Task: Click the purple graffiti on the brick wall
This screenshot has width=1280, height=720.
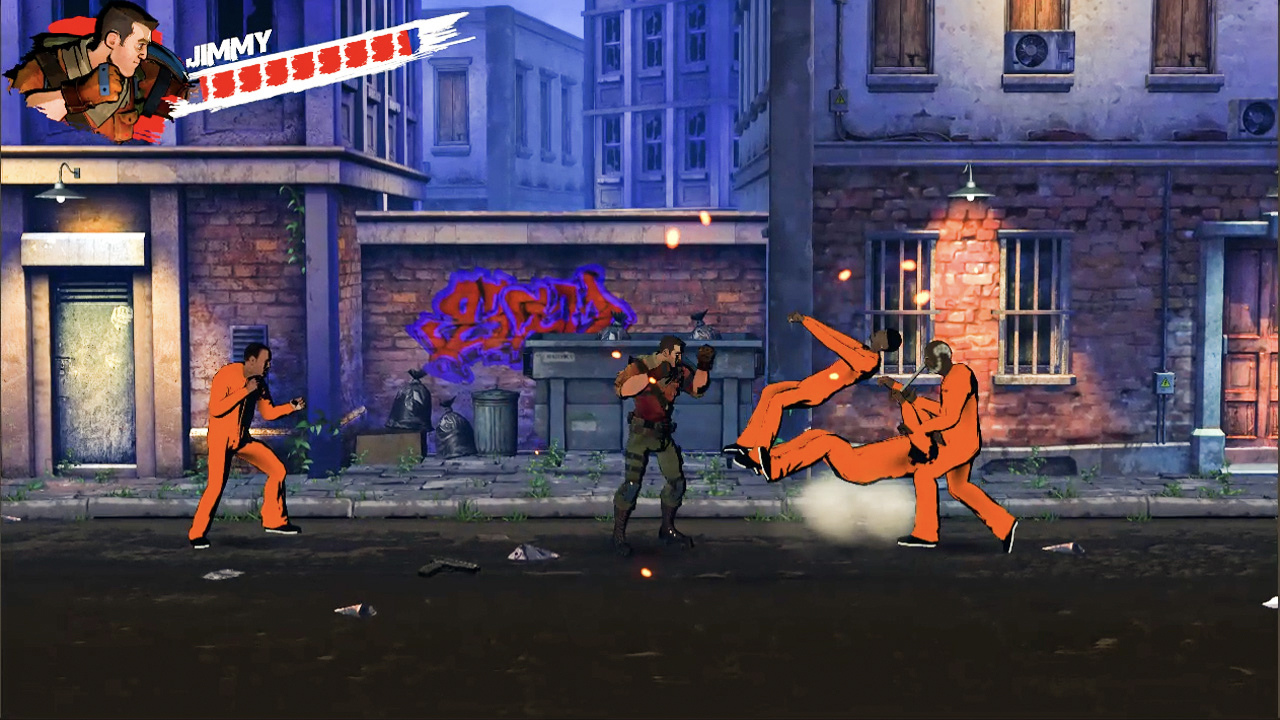Action: pyautogui.click(x=520, y=310)
